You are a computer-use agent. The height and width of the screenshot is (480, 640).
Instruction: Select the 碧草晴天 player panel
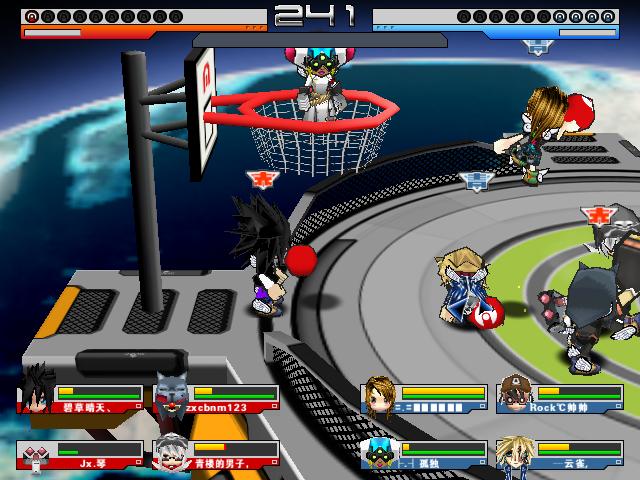pos(80,397)
